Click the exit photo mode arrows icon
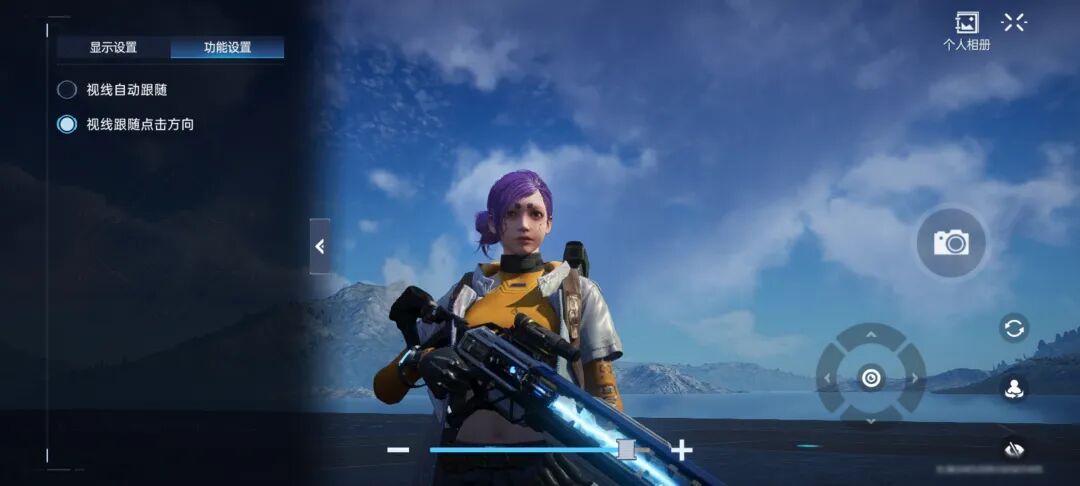1080x486 pixels. coord(1014,22)
